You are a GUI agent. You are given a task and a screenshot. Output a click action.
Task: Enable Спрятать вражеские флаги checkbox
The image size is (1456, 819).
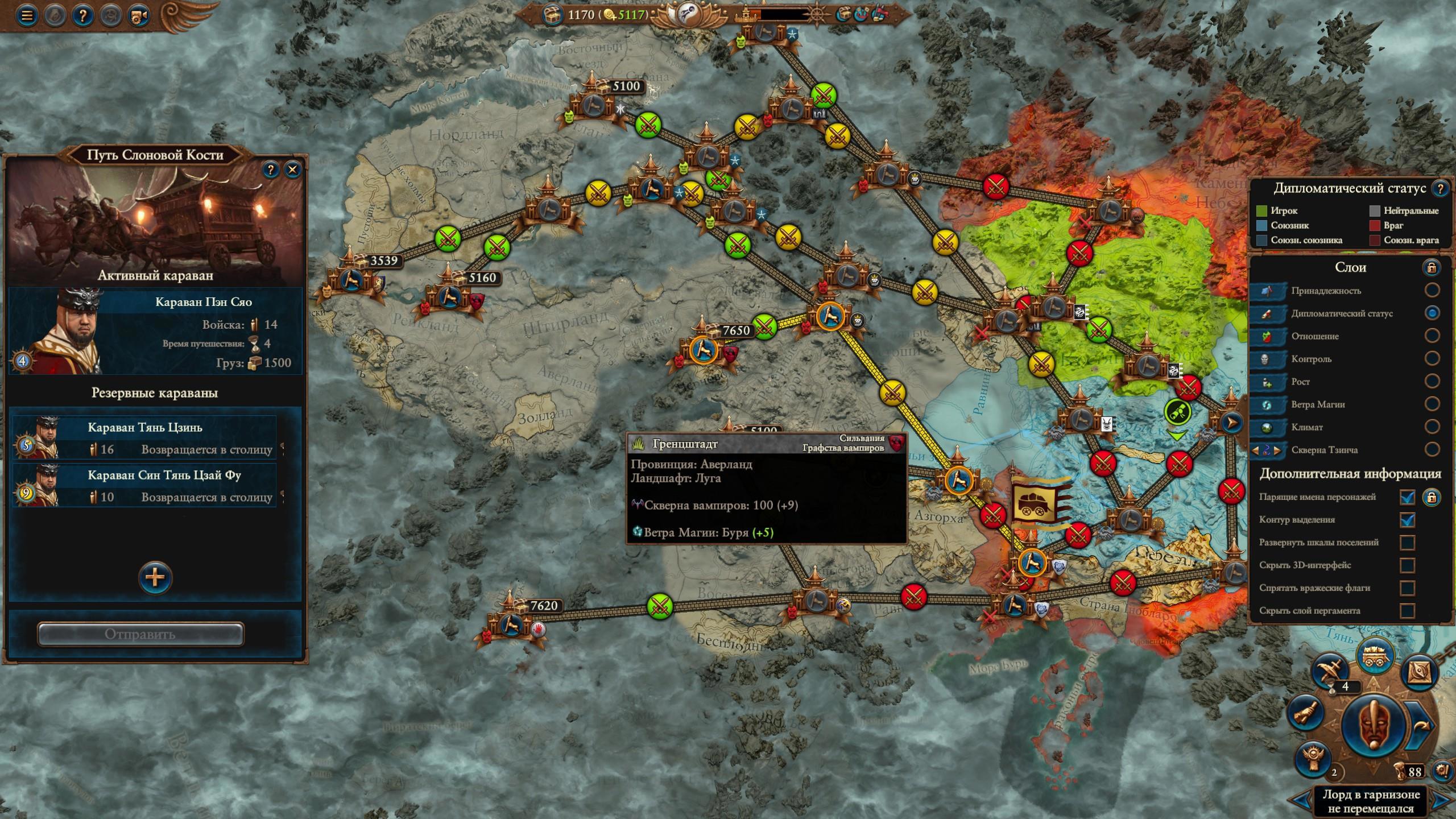click(x=1407, y=588)
